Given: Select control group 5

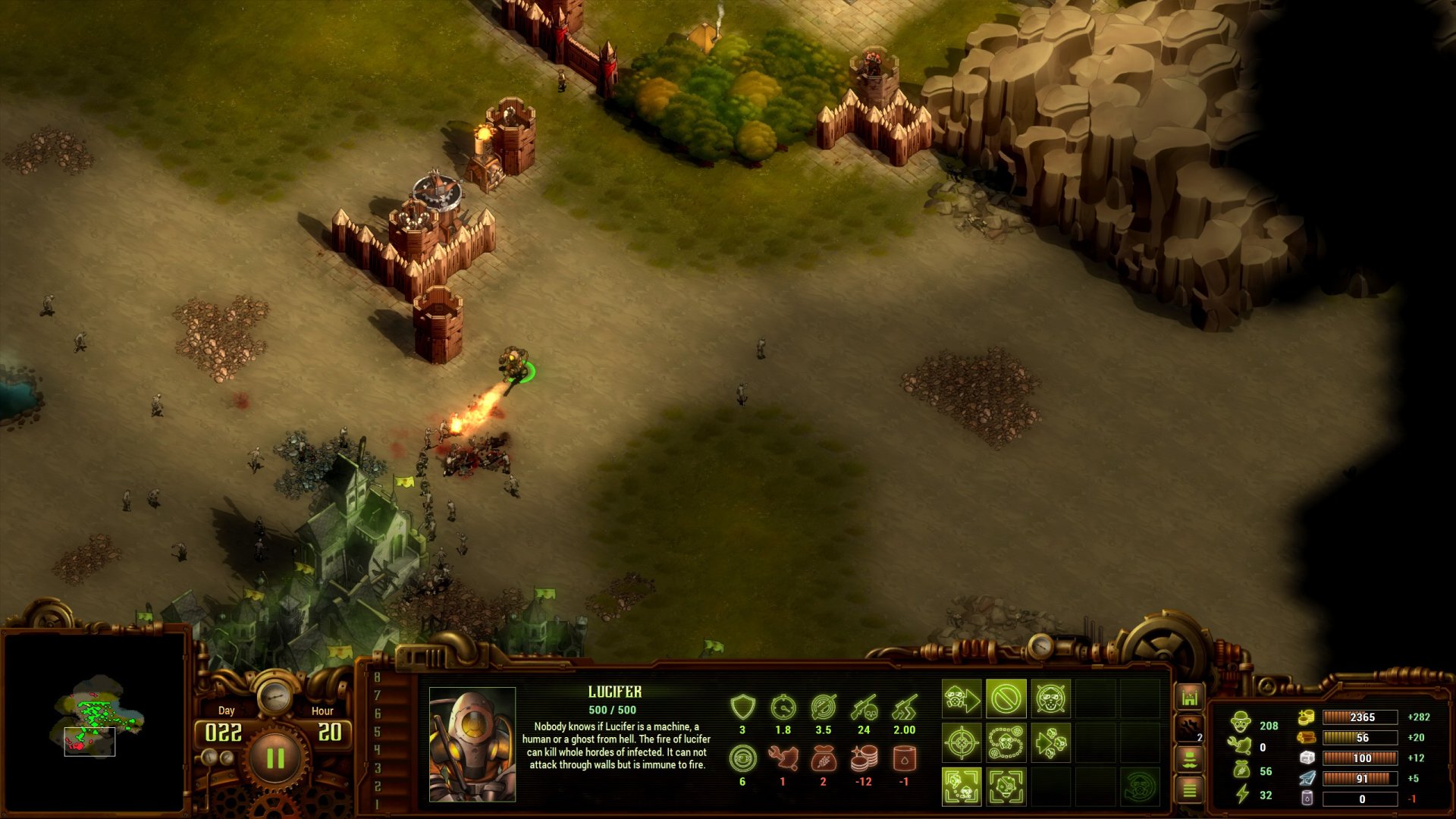Looking at the screenshot, I should tap(377, 732).
